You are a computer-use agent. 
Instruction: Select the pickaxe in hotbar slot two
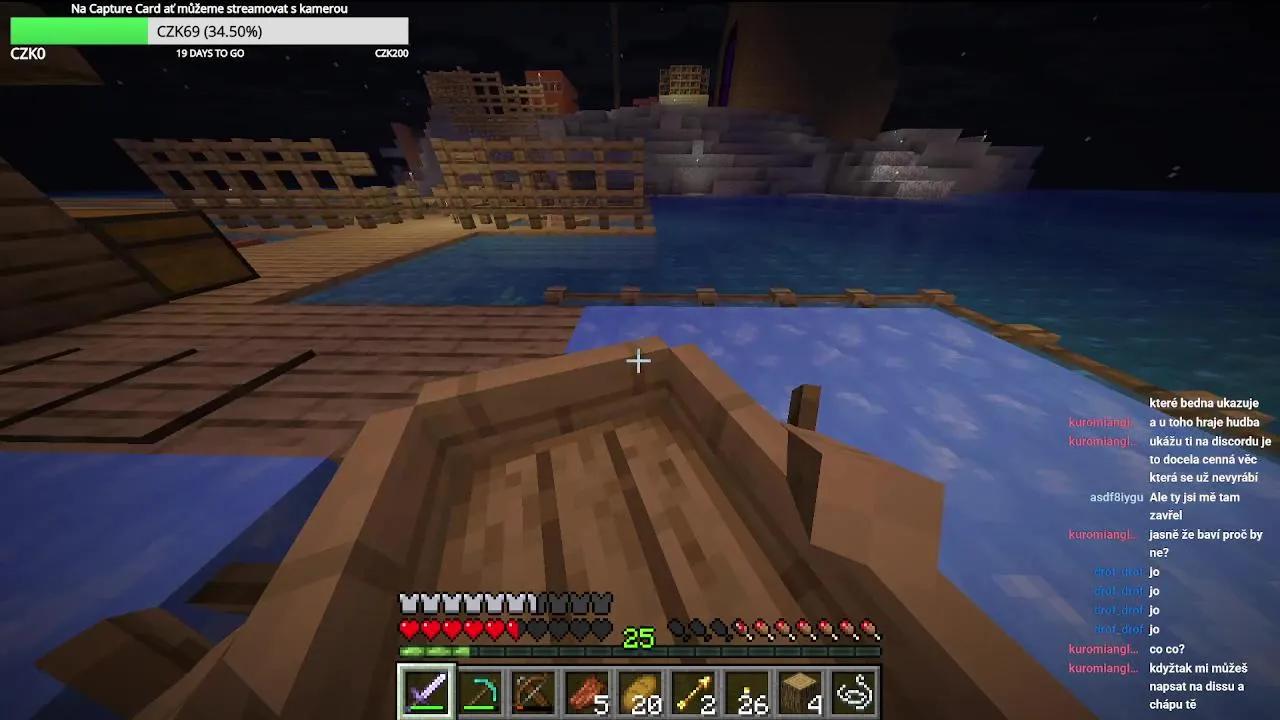[479, 690]
